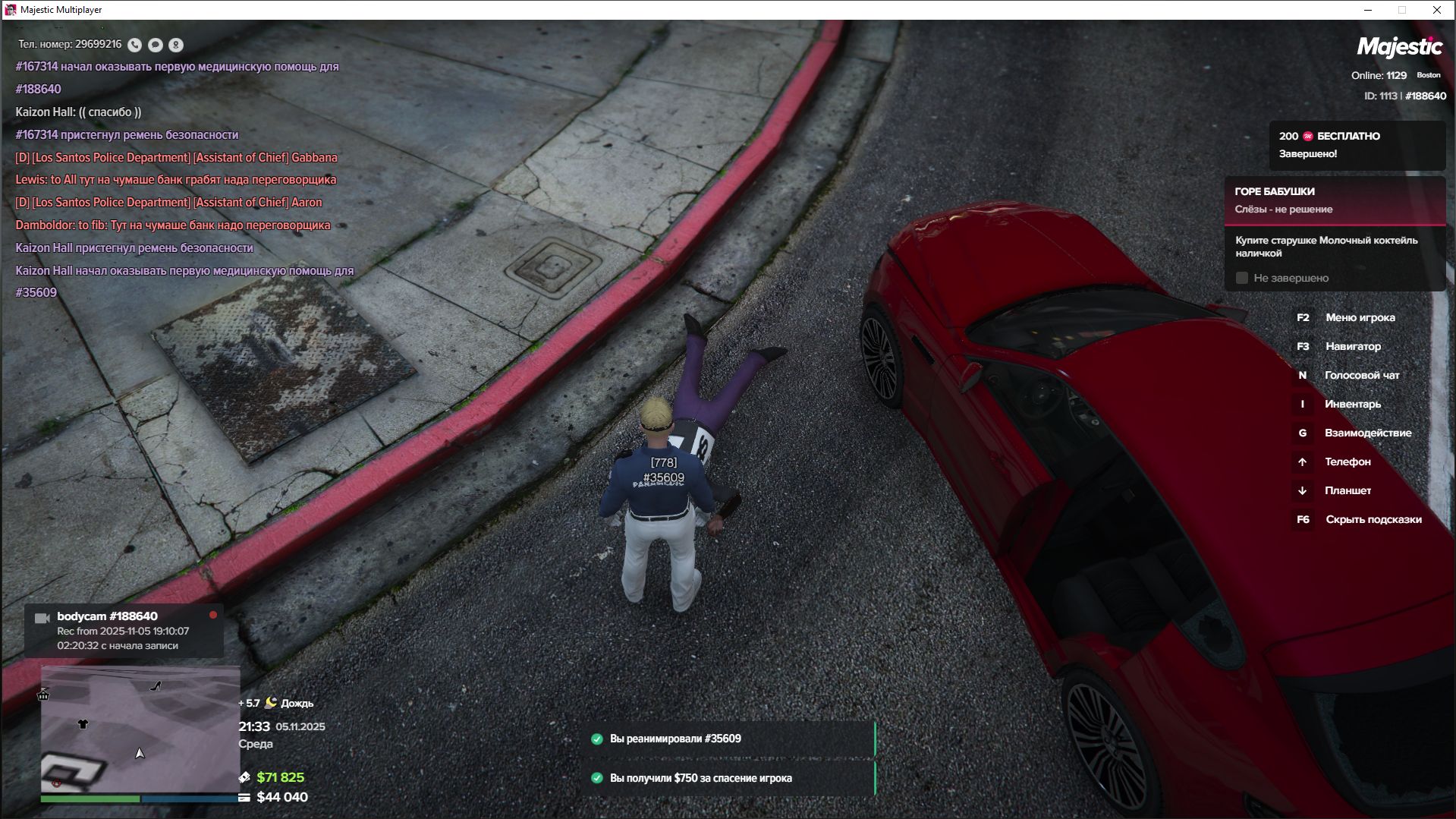Dismiss the Вы реанимировали #35609 notification
Viewport: 1456px width, 819px height.
coord(732,739)
